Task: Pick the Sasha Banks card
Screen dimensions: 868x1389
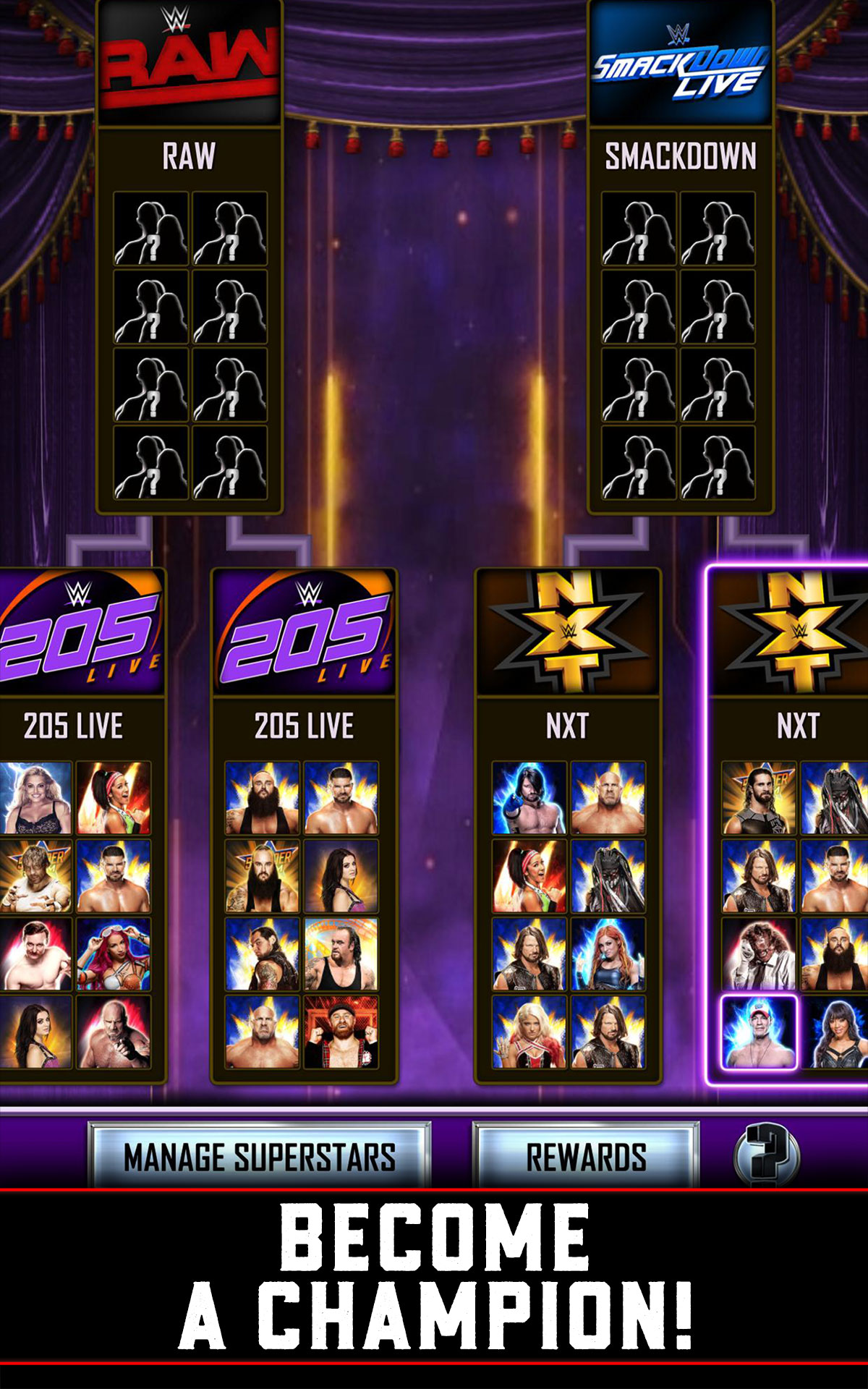Action: coord(114,955)
